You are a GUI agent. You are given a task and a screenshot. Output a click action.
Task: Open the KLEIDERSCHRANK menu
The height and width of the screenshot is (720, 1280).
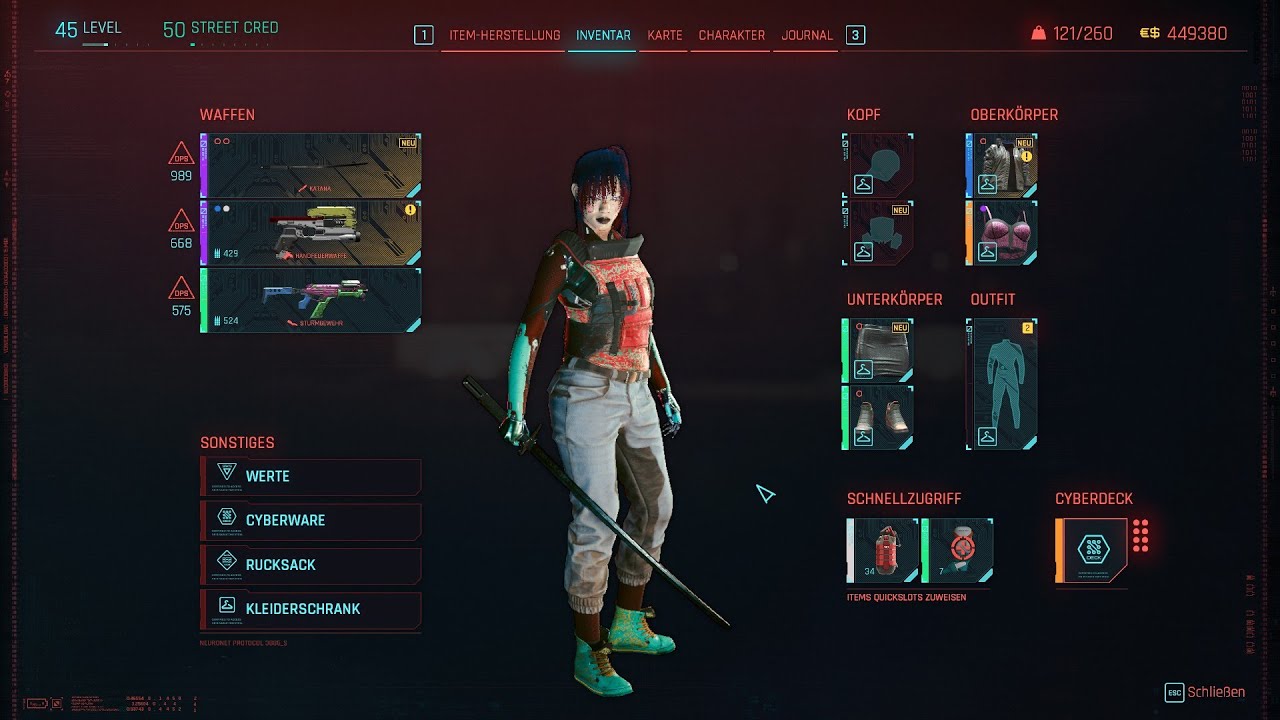point(310,610)
